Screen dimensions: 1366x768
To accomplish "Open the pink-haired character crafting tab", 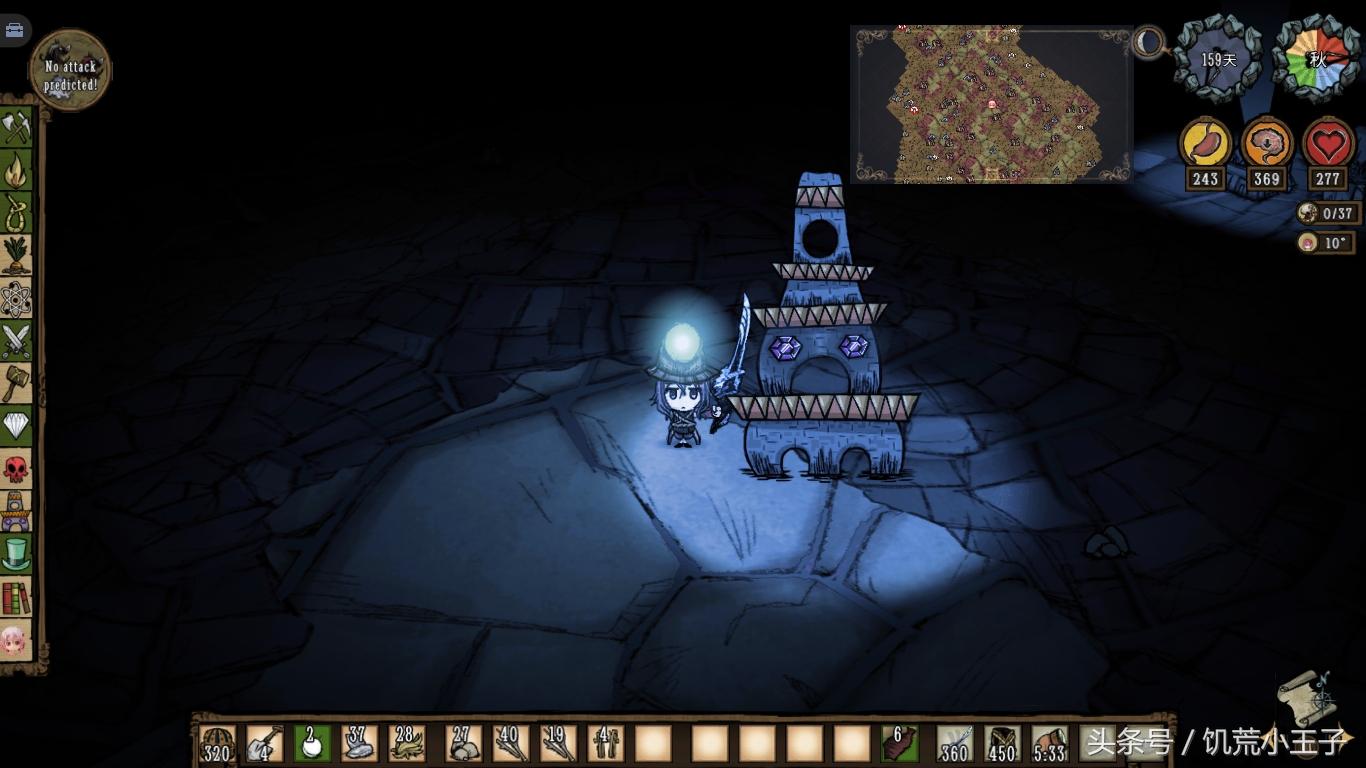I will click(16, 640).
